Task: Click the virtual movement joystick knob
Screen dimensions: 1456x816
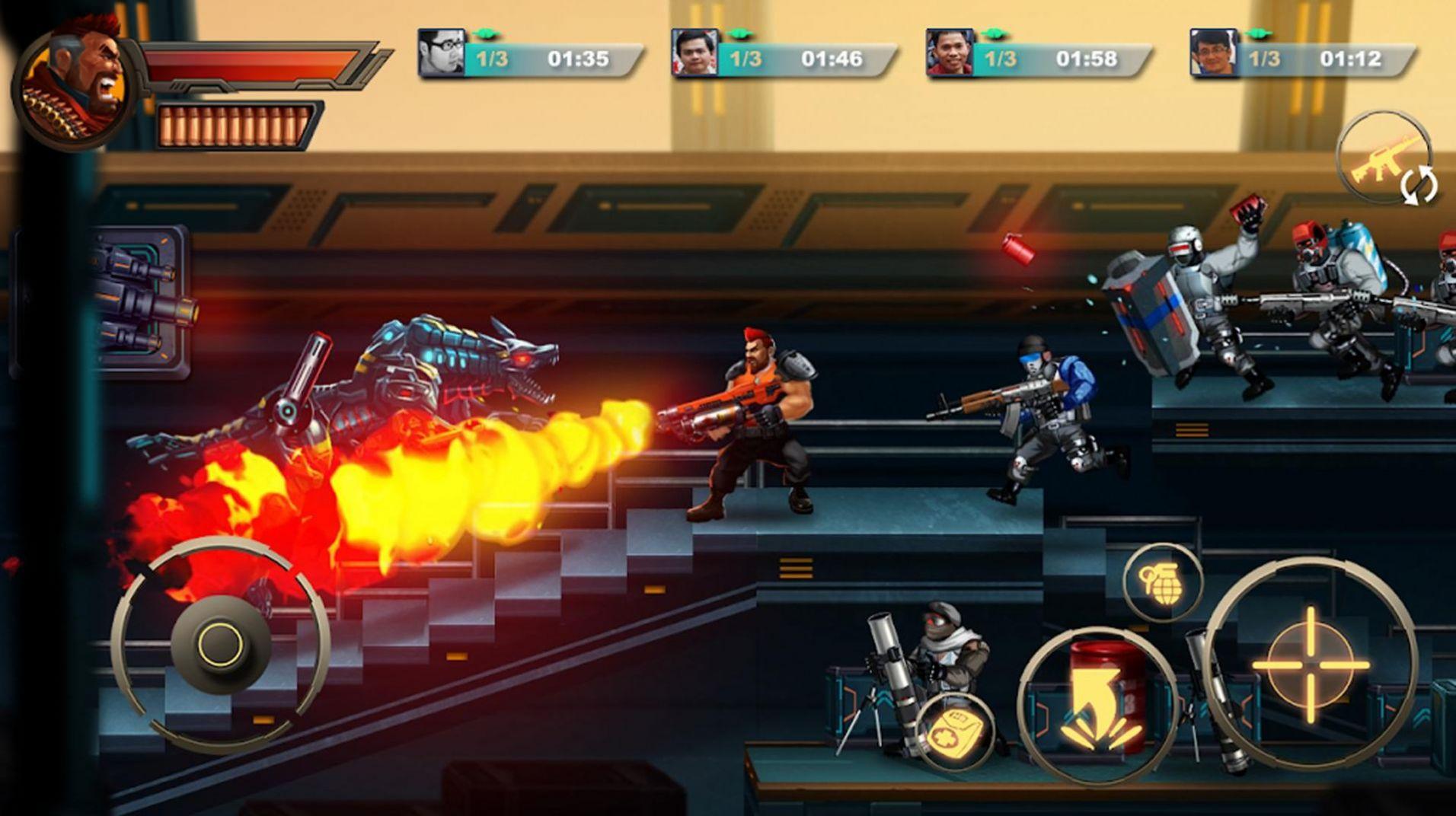Action: 221,645
